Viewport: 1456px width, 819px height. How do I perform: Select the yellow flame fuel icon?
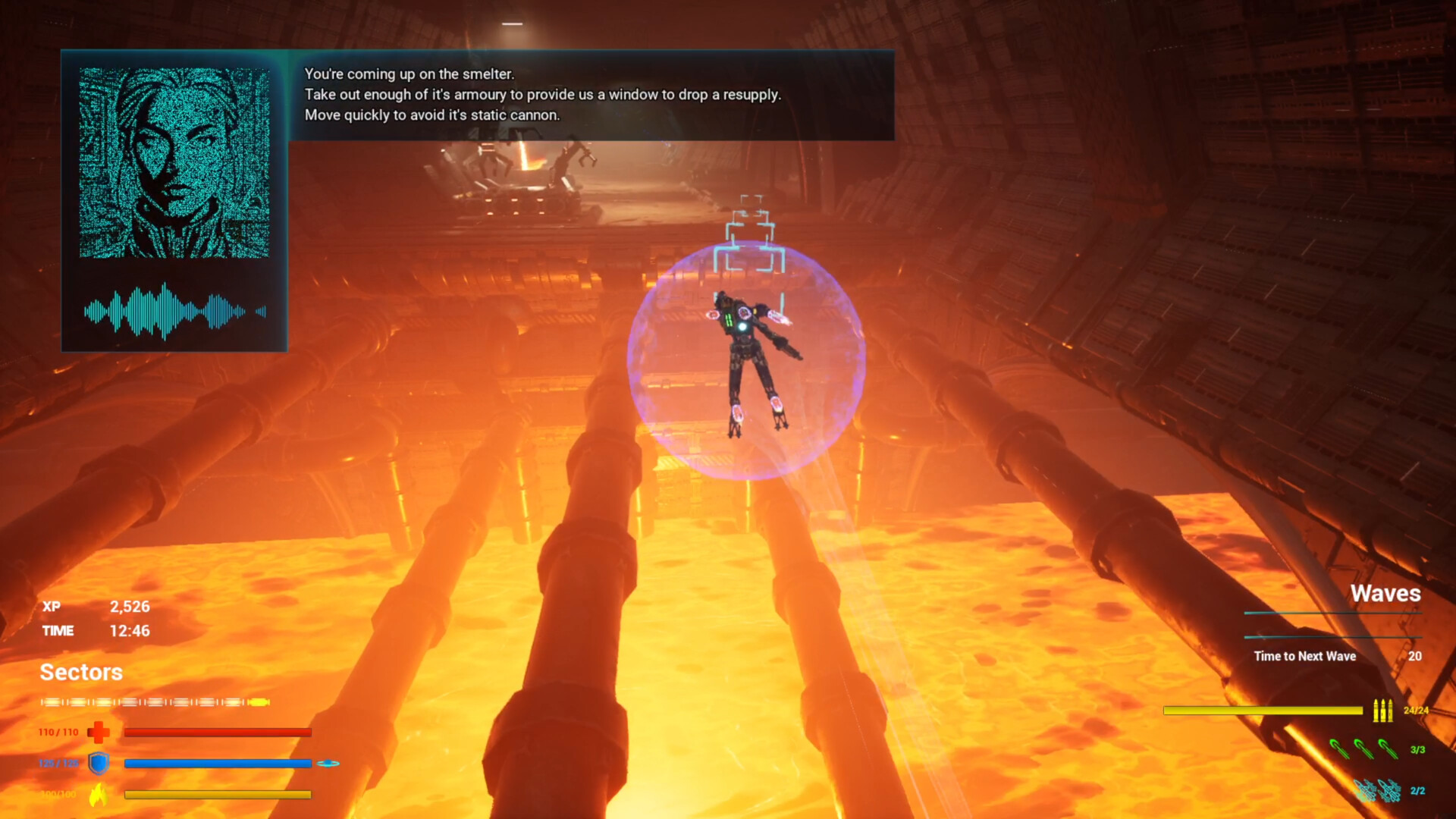[x=99, y=795]
